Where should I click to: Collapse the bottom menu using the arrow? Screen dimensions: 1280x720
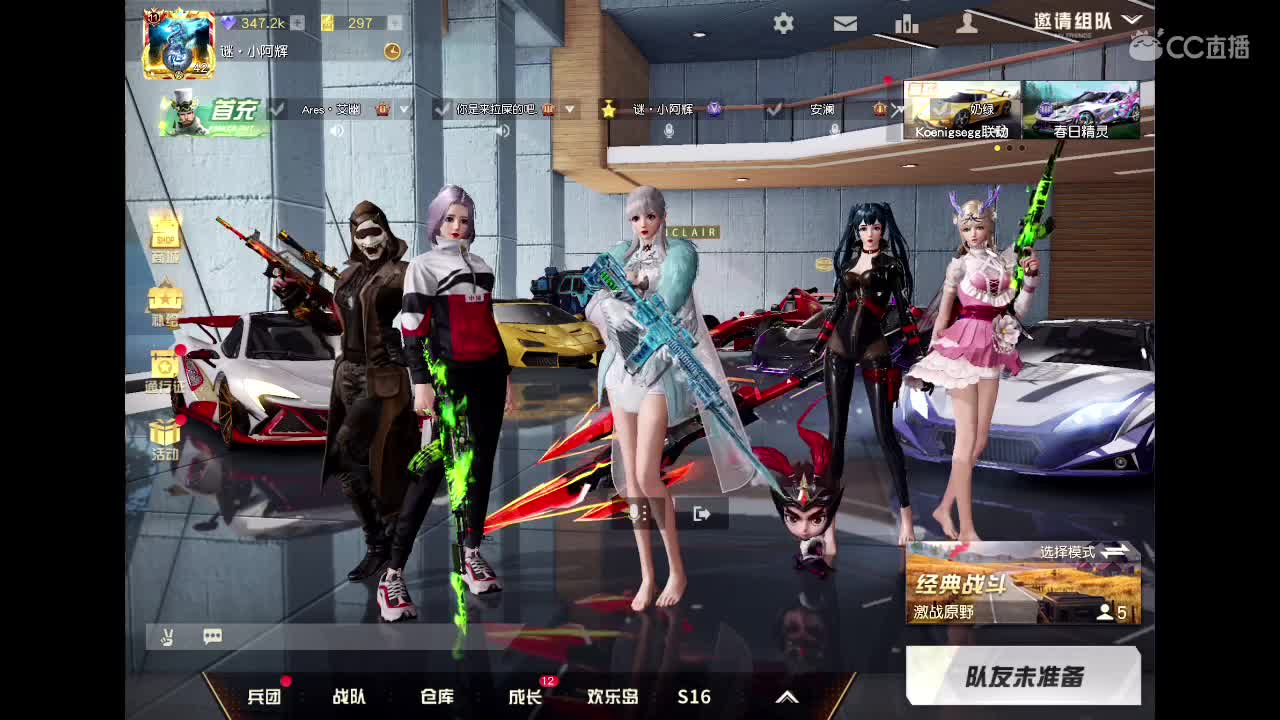tap(786, 696)
